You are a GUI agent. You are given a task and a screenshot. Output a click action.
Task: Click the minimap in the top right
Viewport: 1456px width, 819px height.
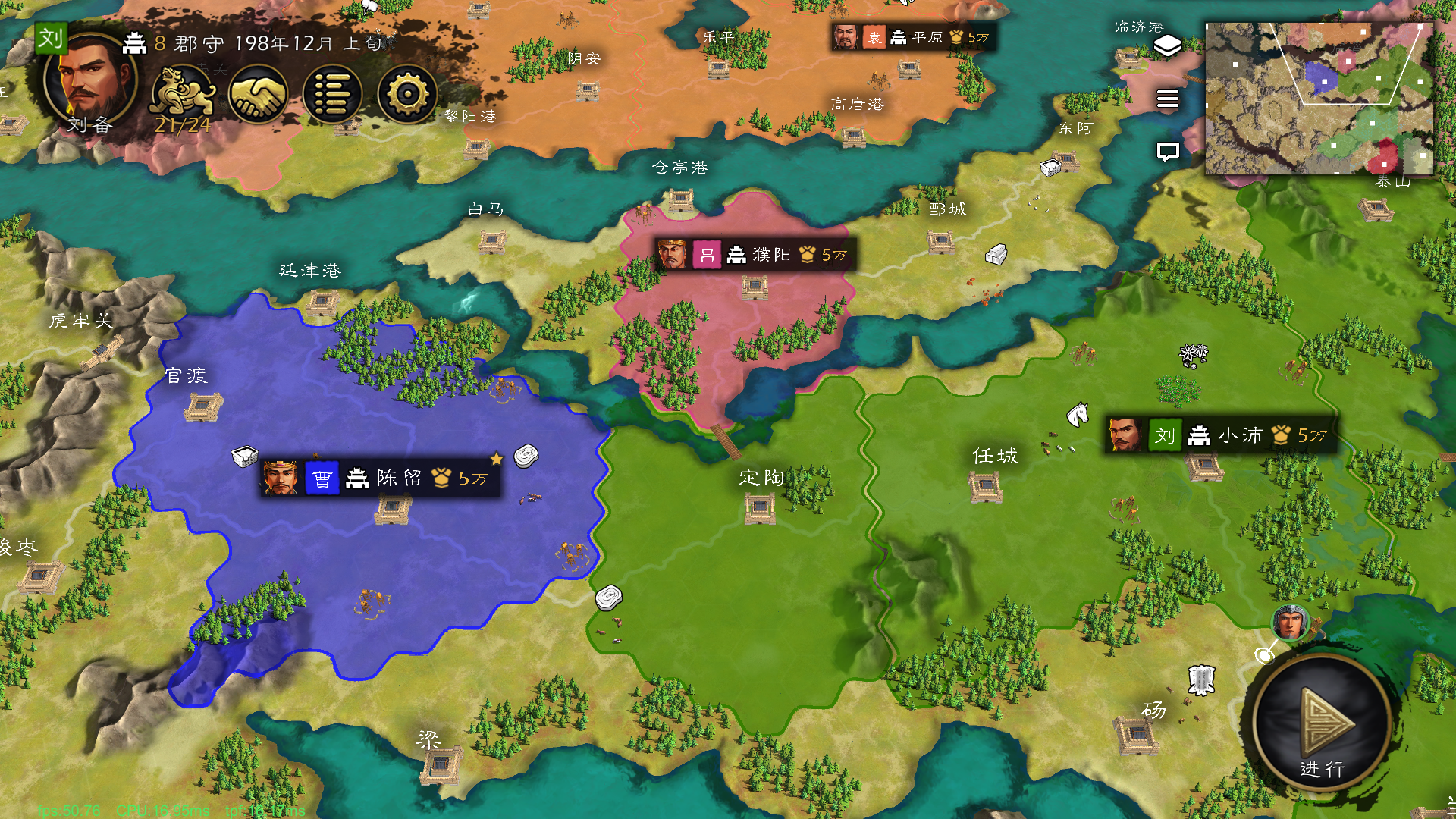pos(1319,99)
